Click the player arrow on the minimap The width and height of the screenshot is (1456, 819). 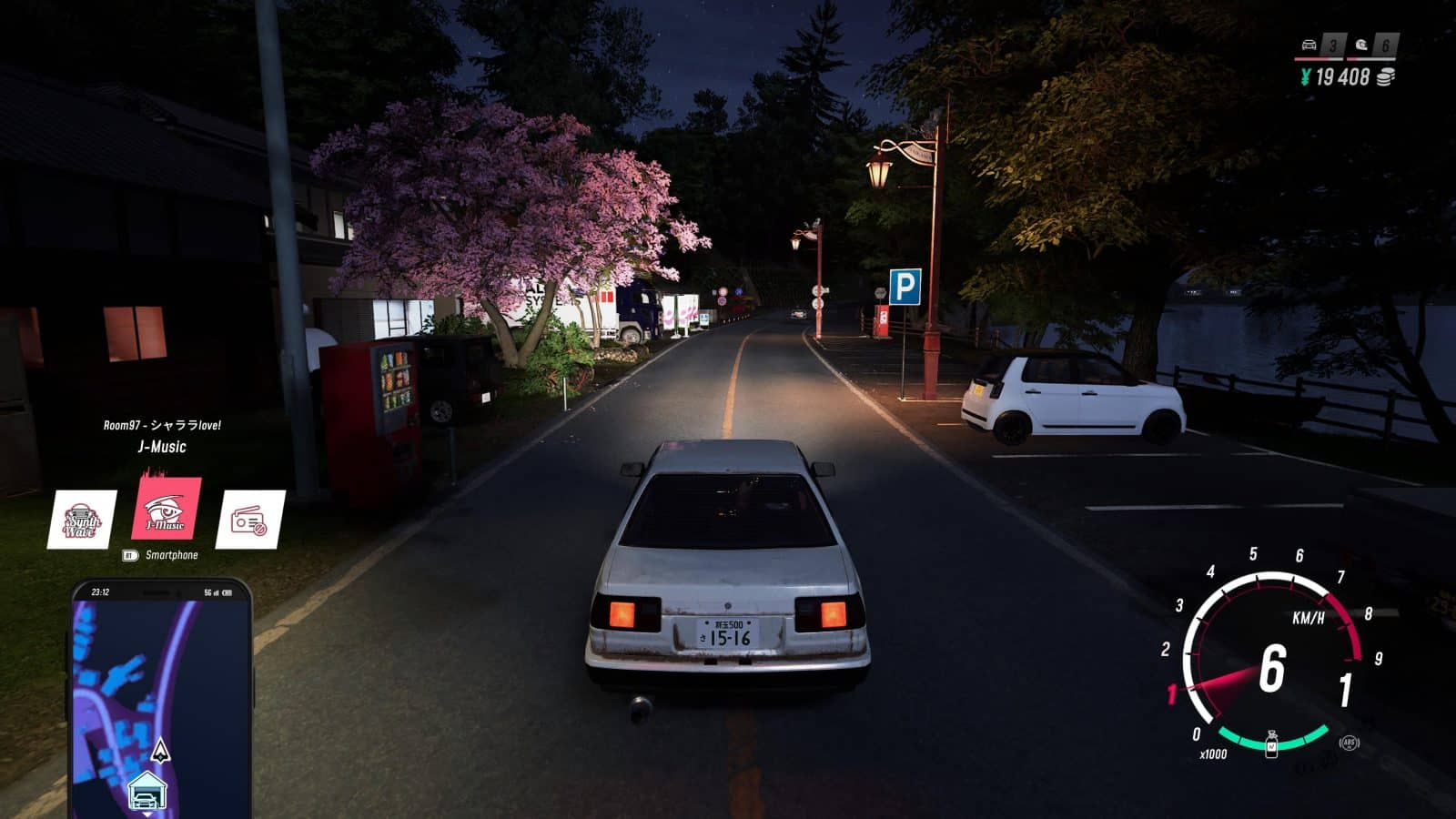click(162, 751)
